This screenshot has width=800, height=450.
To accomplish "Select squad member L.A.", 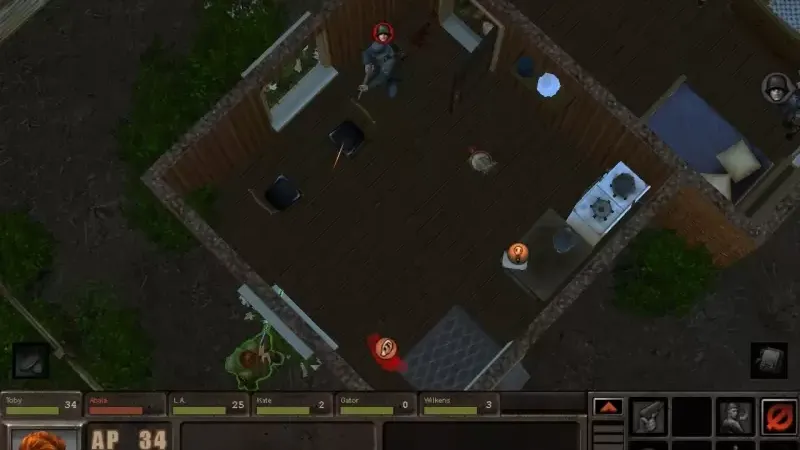I will [208, 404].
